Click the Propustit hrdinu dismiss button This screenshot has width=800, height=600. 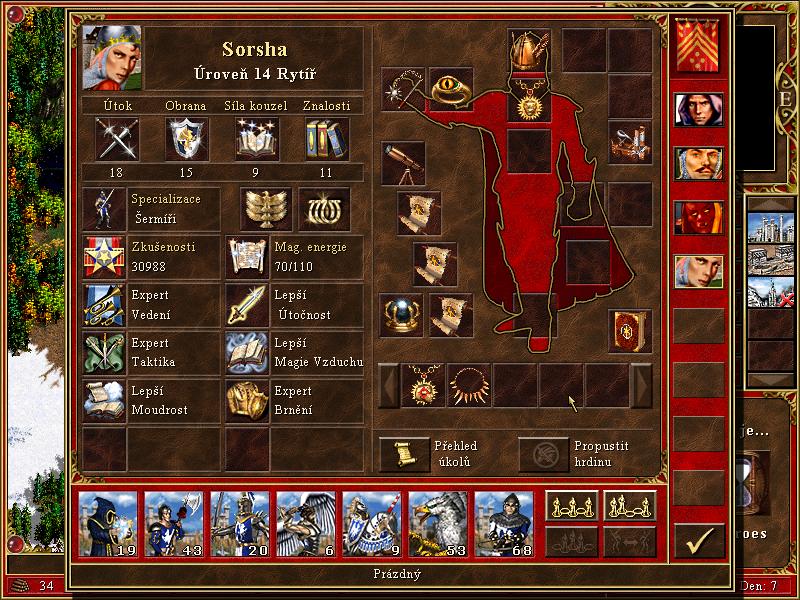(x=541, y=454)
